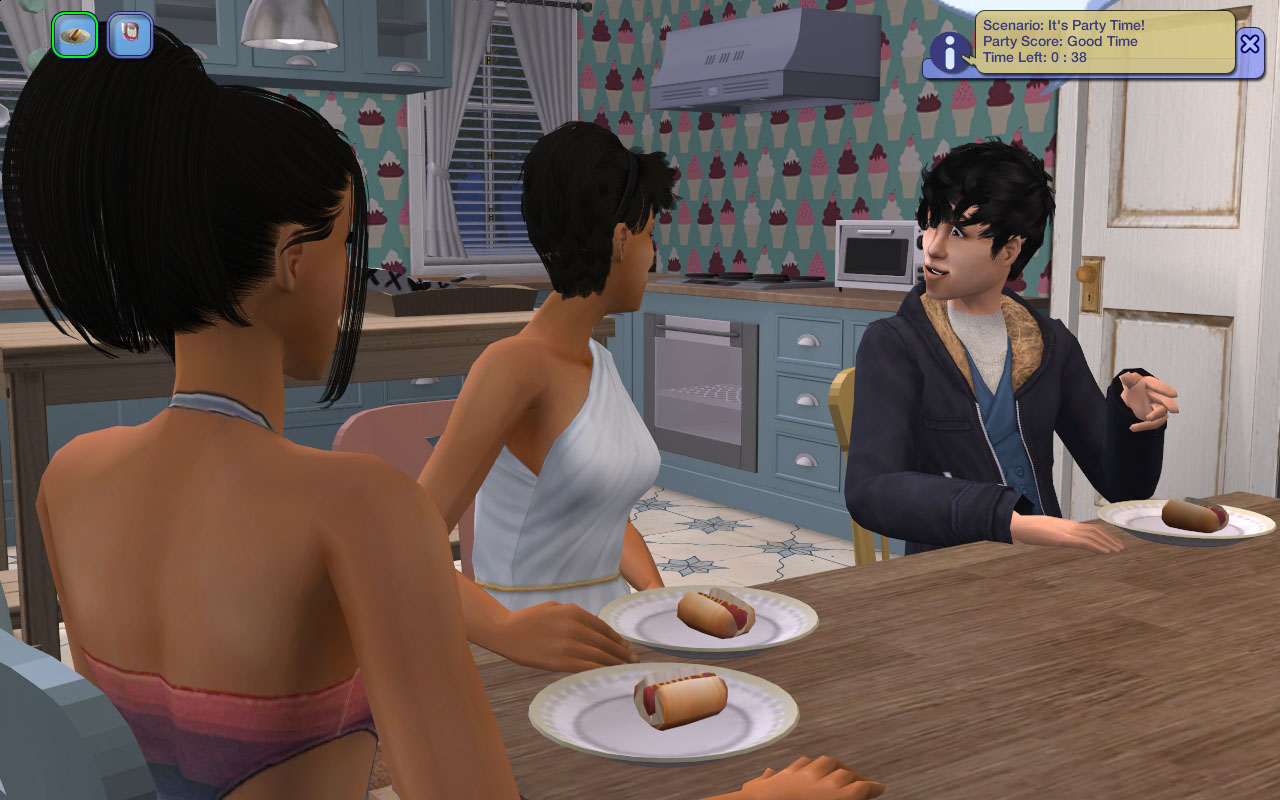Cancel the active hot dog eating action
The image size is (1280, 800).
pyautogui.click(x=75, y=36)
